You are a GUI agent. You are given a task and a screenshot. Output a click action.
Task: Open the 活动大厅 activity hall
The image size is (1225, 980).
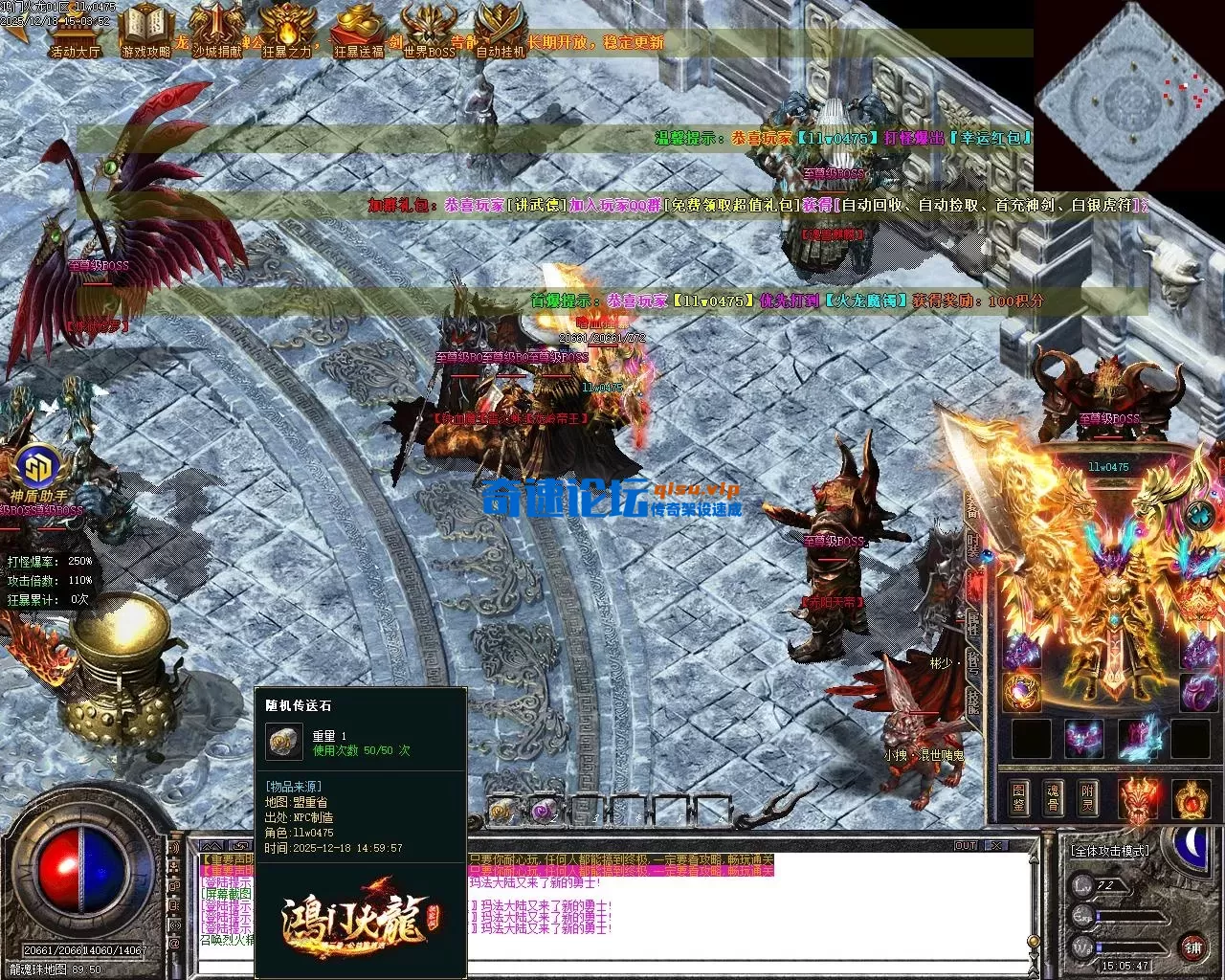coord(75,31)
